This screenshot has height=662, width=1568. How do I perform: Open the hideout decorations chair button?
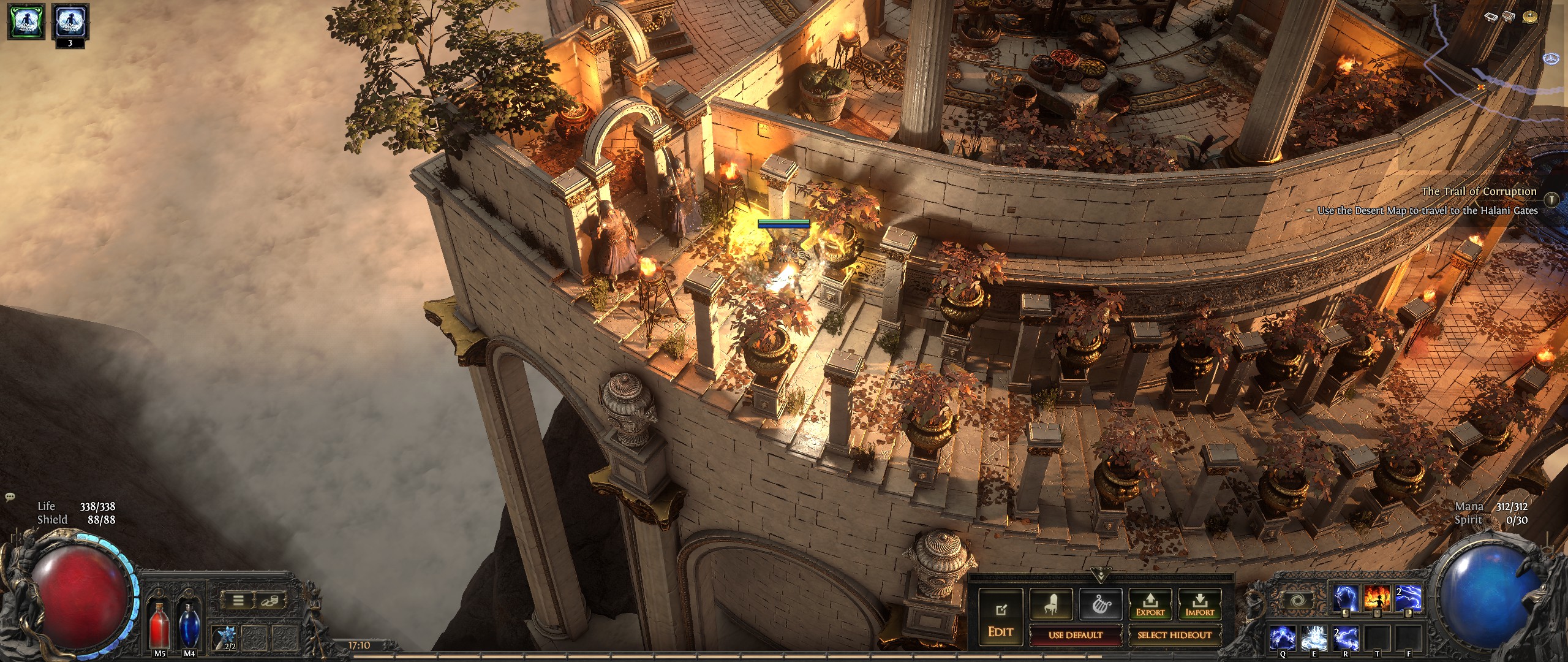1050,604
